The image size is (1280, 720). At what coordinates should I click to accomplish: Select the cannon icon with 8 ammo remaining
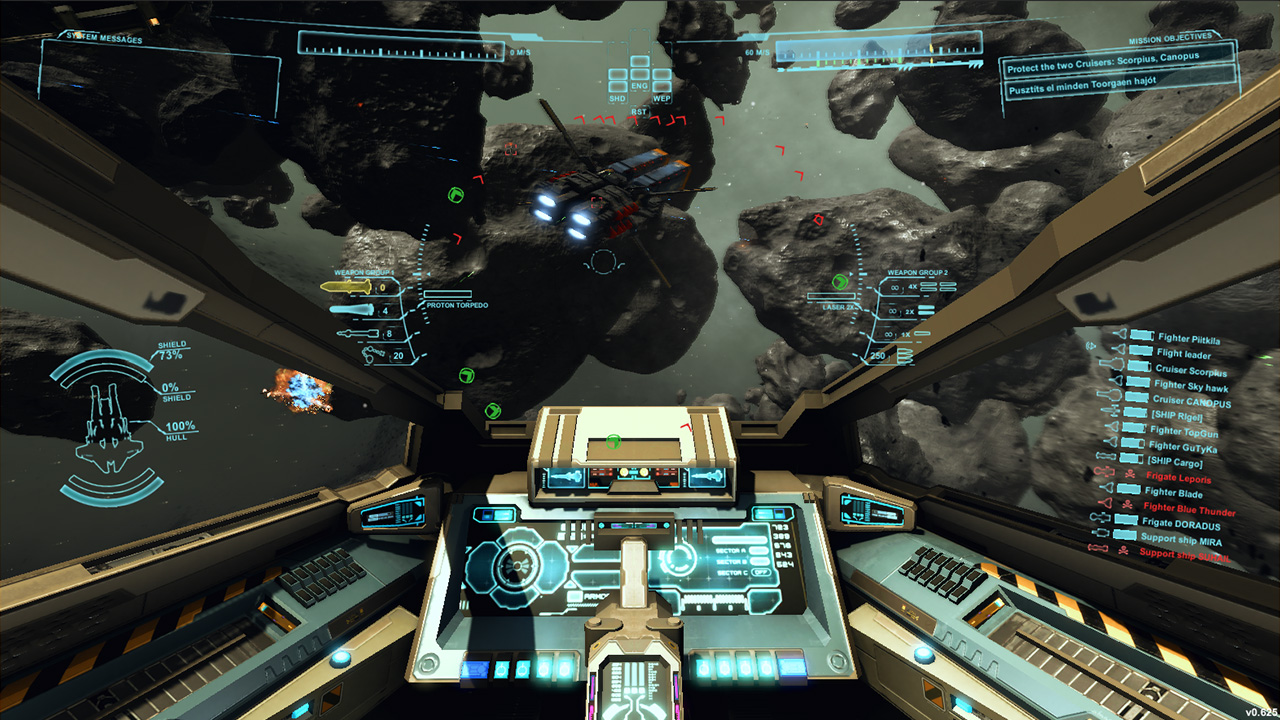click(358, 331)
